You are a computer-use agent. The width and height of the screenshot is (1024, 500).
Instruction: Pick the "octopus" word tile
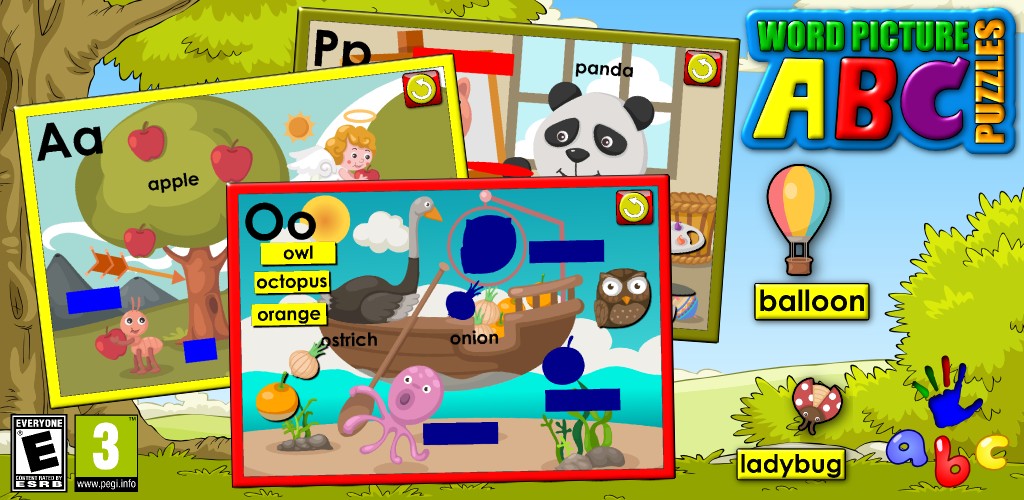pyautogui.click(x=292, y=283)
